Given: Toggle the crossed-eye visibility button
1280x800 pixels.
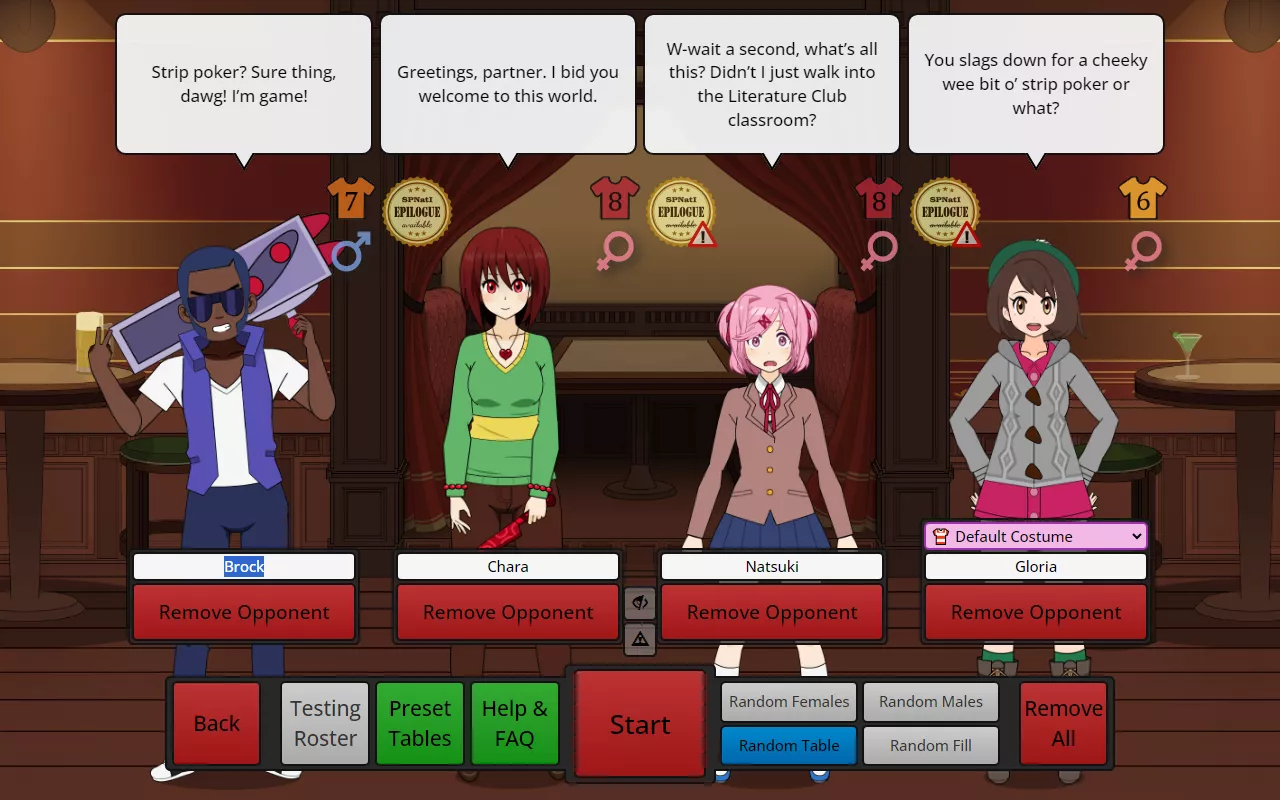Looking at the screenshot, I should (x=641, y=603).
